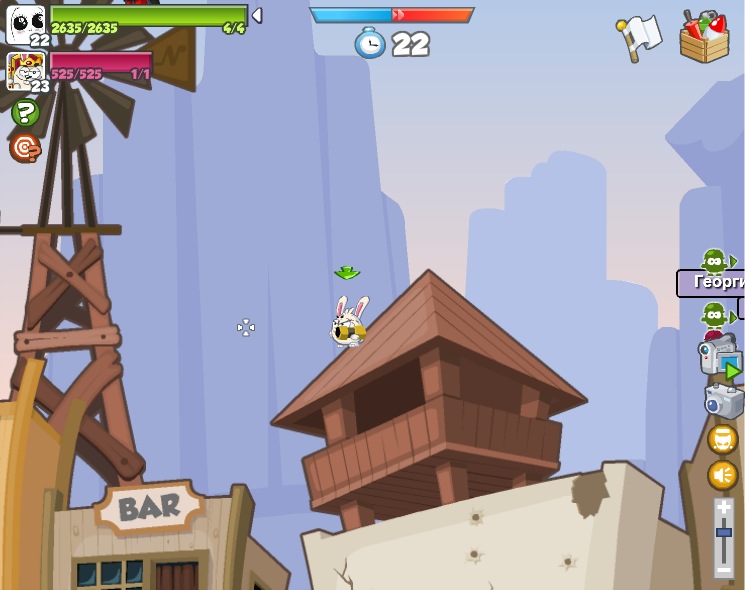
Task: Open the green question mark help
Action: [x=25, y=113]
